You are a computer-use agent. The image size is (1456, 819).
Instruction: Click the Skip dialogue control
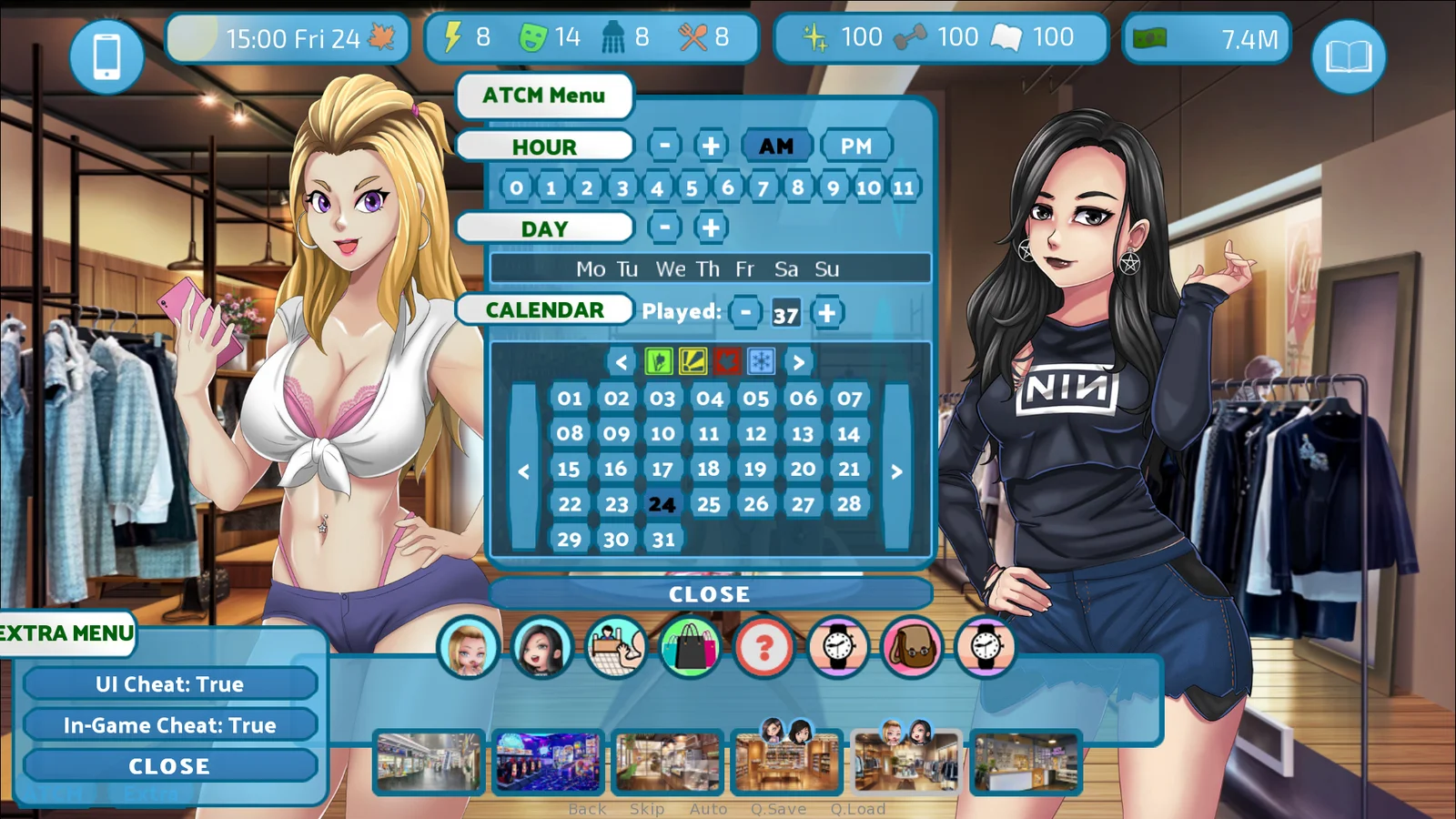[647, 809]
